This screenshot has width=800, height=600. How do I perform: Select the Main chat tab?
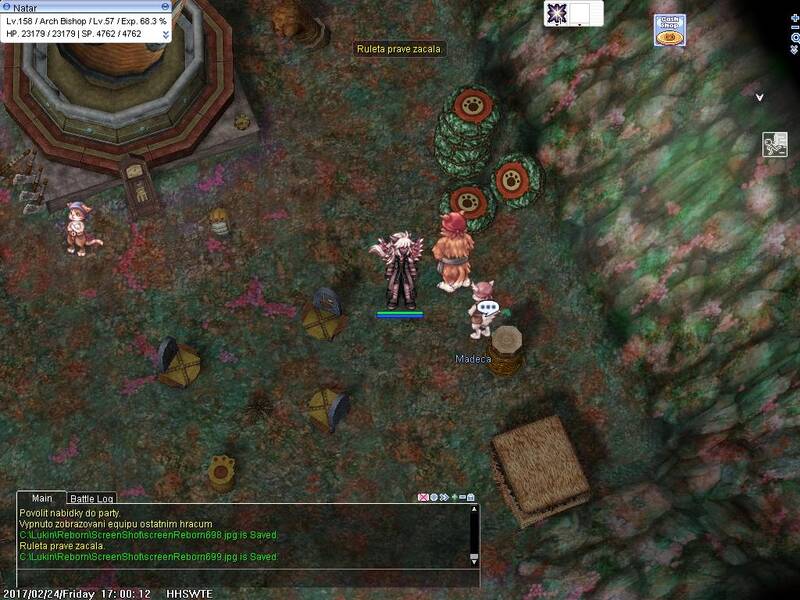pos(41,498)
